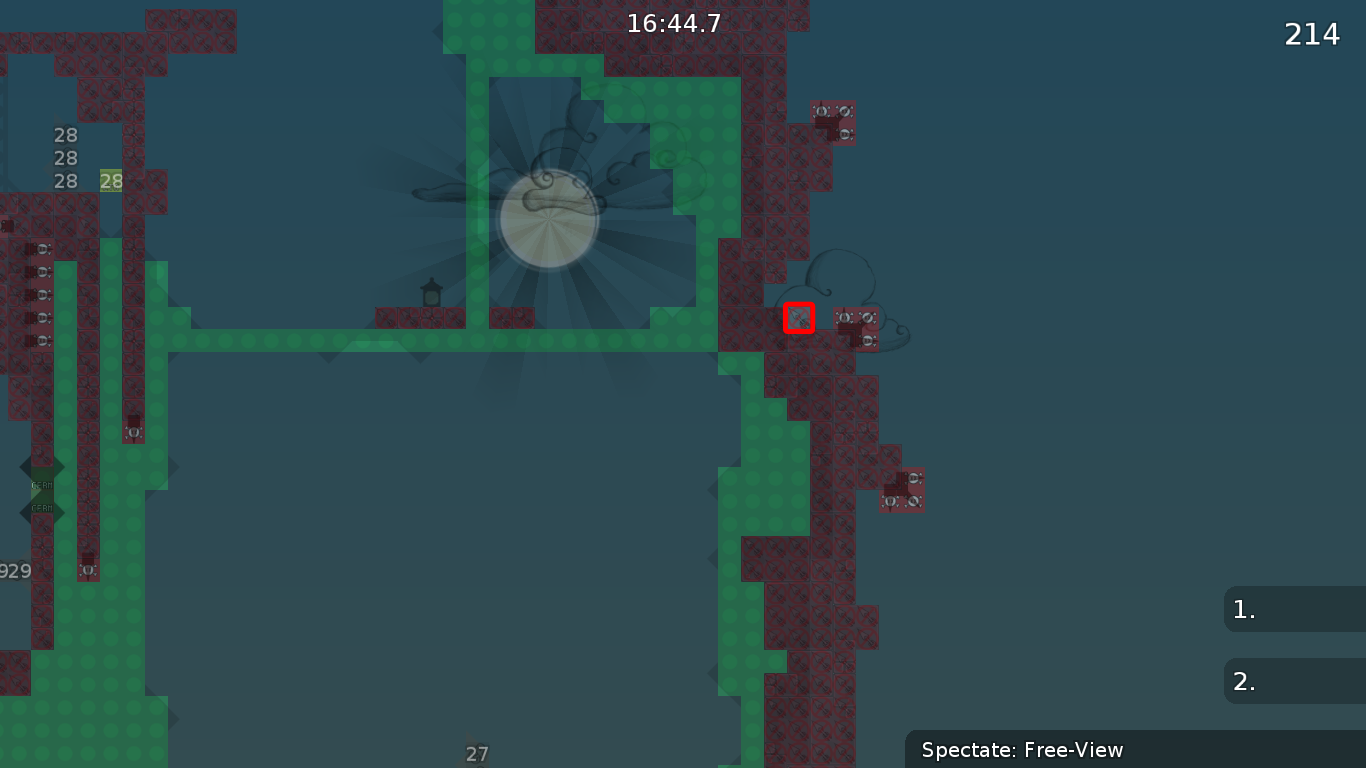Select the highlighted yellow 28 name label

109,181
